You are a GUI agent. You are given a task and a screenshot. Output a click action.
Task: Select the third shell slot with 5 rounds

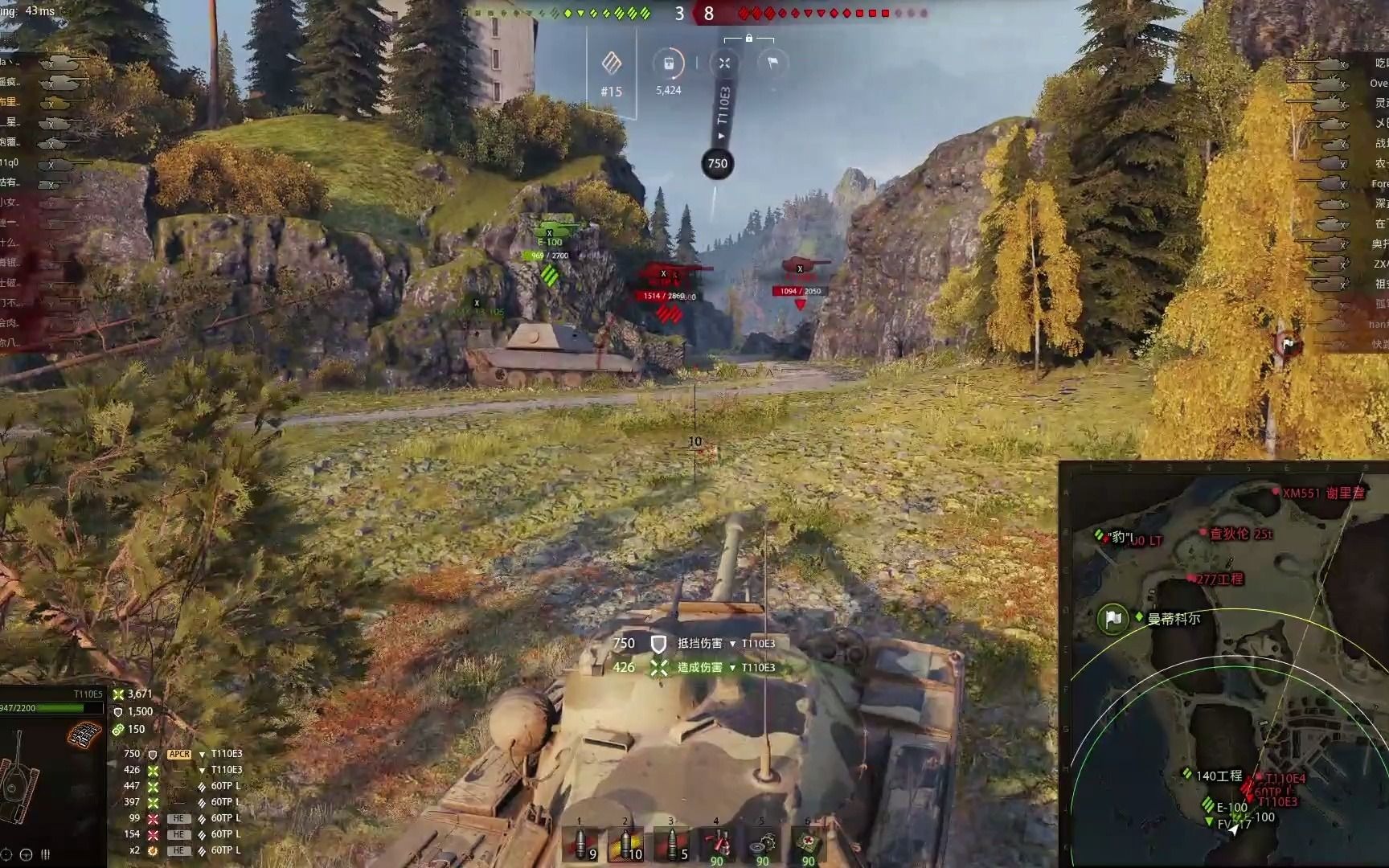[673, 844]
